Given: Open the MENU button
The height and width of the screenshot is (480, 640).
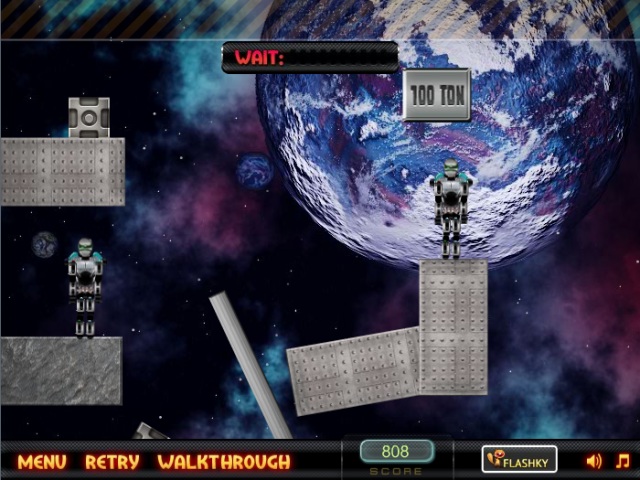Looking at the screenshot, I should point(42,462).
